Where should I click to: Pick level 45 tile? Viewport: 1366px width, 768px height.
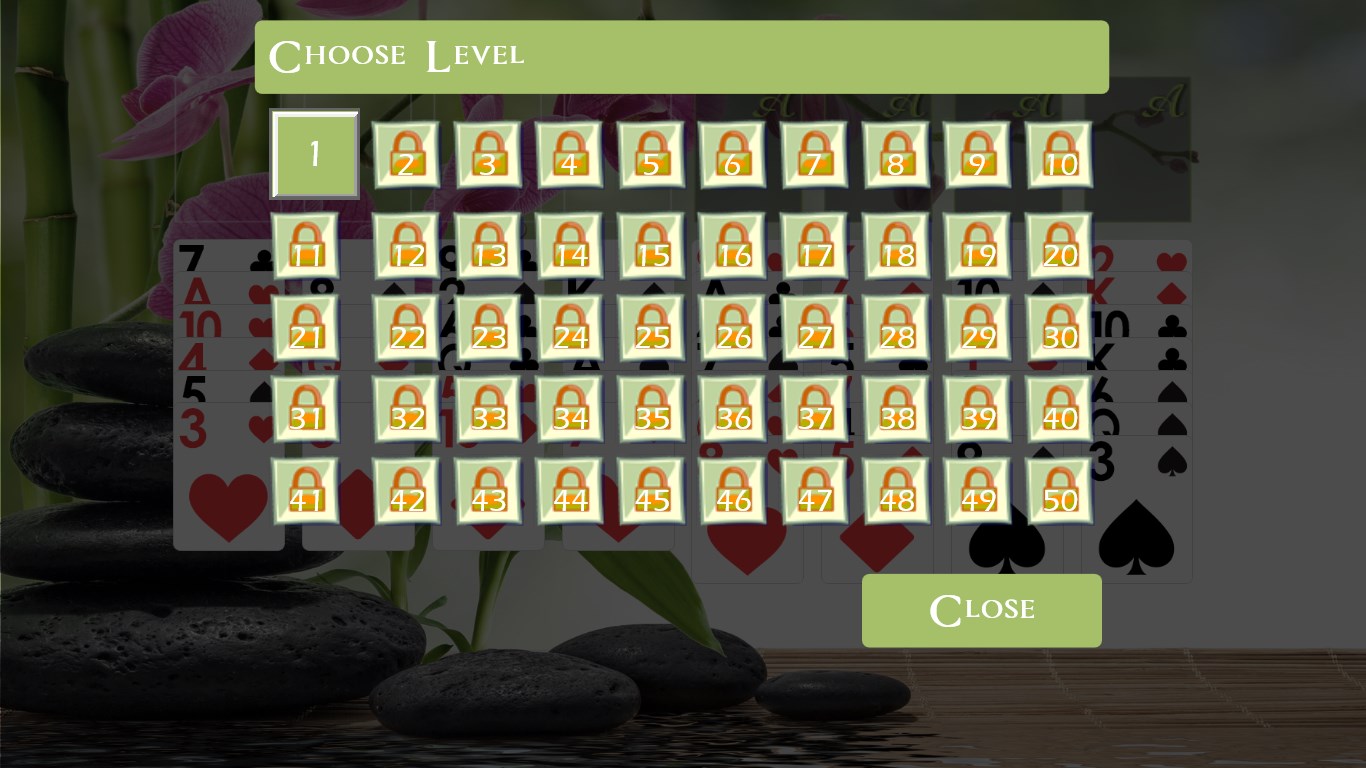pos(651,491)
